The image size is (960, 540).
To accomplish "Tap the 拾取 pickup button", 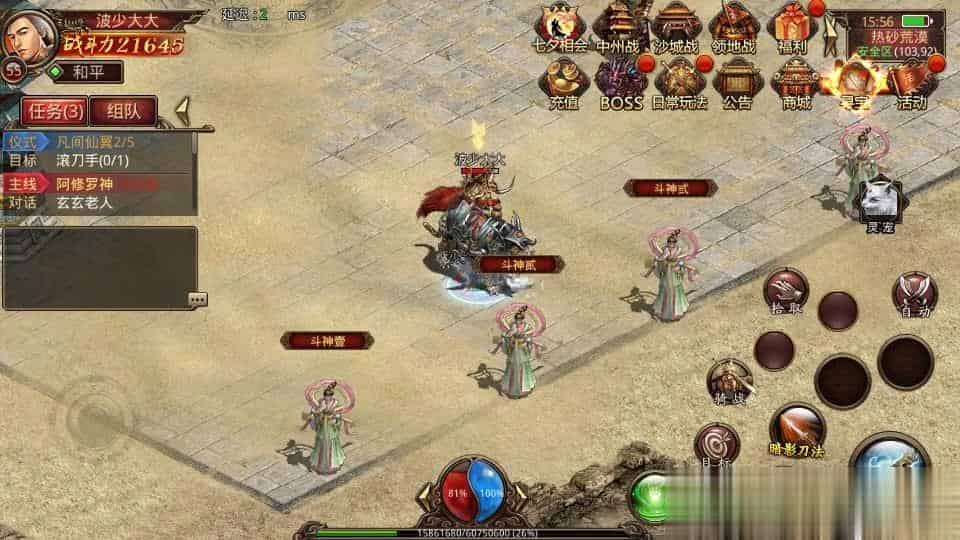I will [x=785, y=290].
